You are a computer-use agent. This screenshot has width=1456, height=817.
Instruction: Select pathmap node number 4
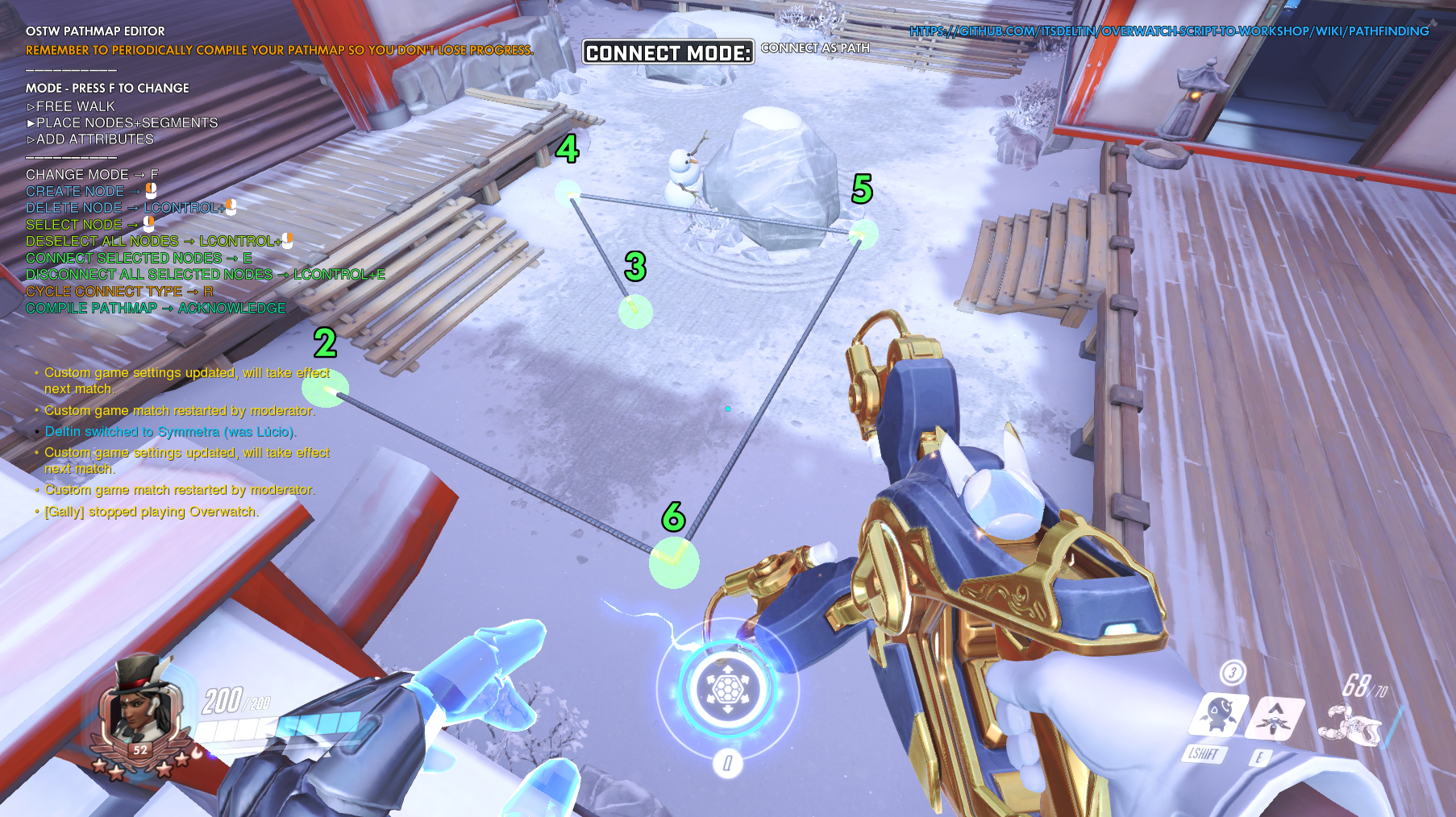coord(568,192)
